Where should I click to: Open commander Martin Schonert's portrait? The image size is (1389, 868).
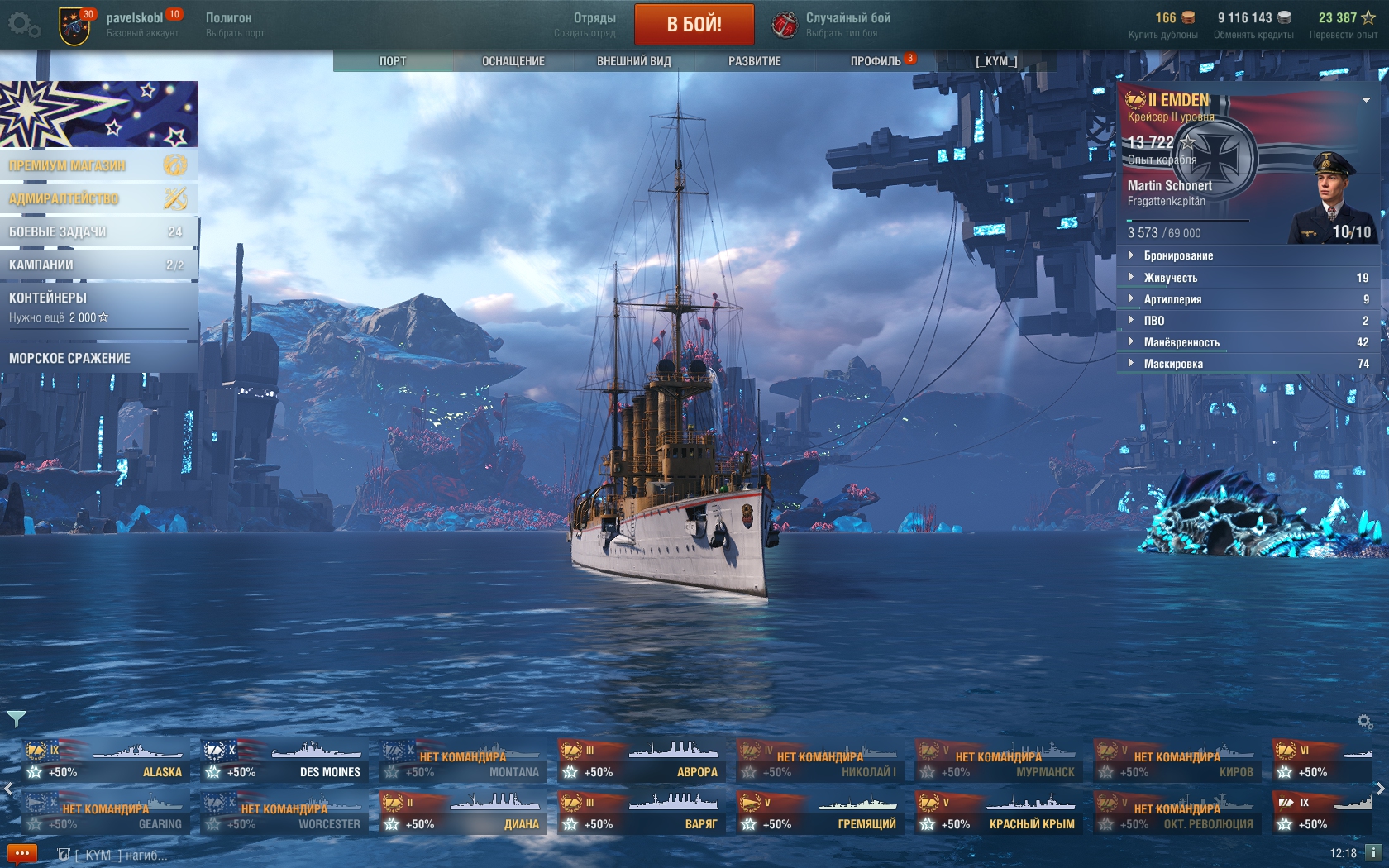click(x=1332, y=197)
